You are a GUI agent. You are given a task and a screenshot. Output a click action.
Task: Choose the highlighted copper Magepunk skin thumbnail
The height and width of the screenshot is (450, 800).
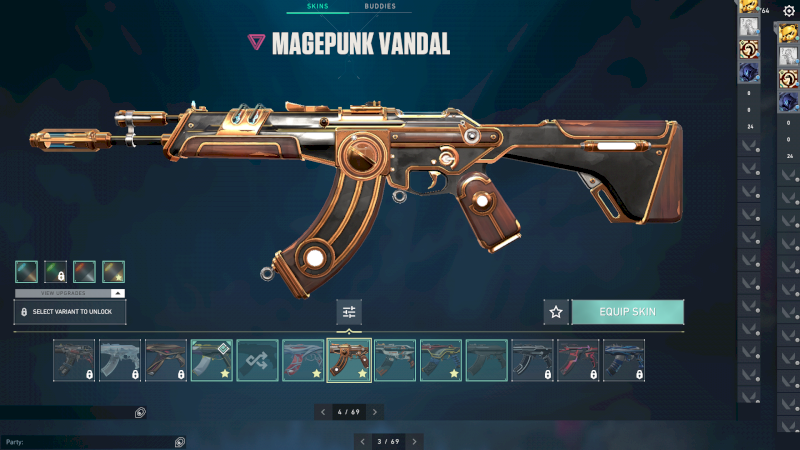[349, 360]
